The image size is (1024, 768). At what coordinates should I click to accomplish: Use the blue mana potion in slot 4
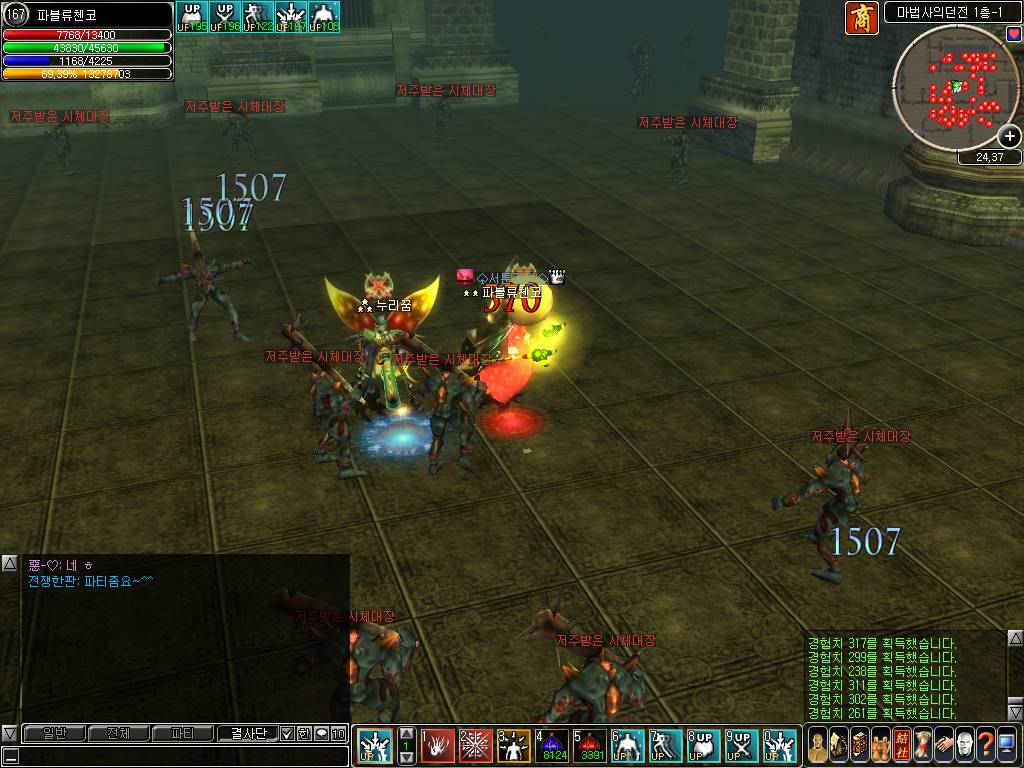pos(552,745)
